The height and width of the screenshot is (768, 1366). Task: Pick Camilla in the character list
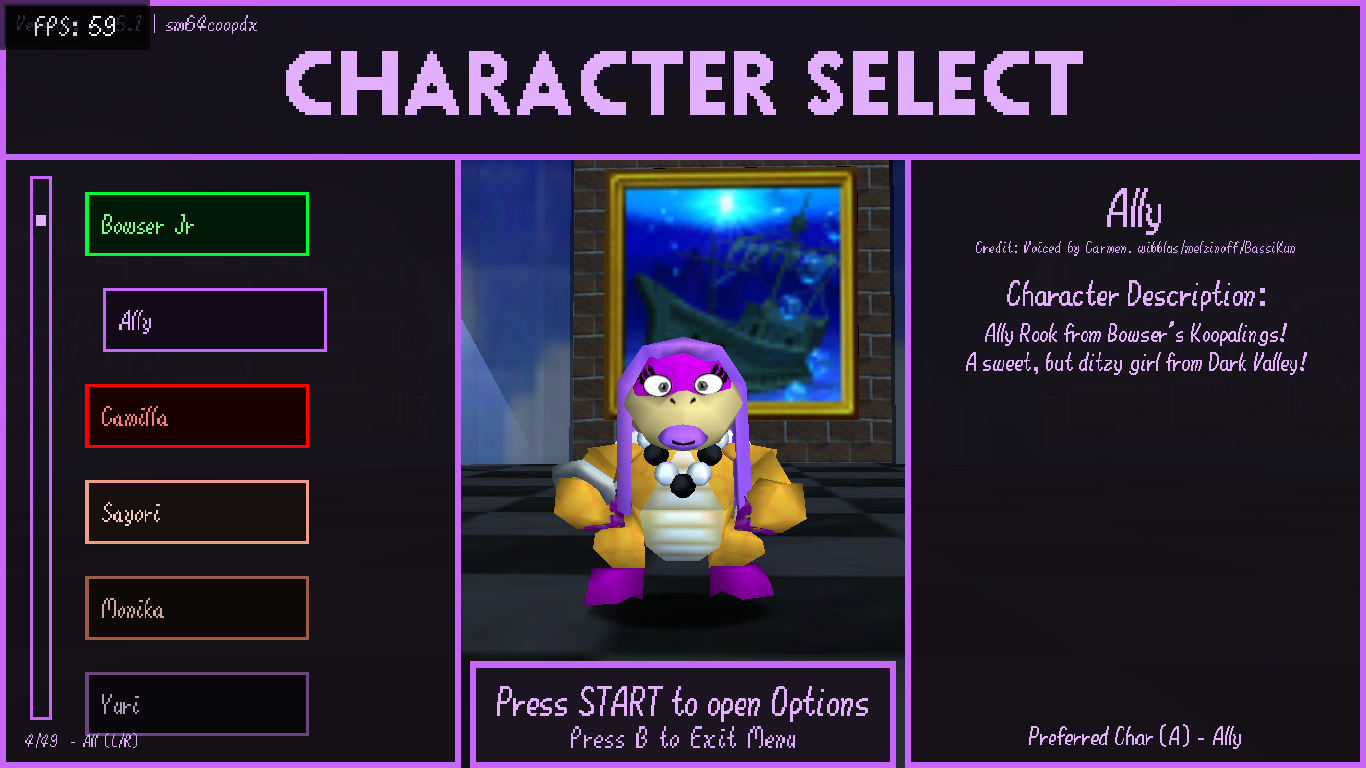click(x=197, y=416)
